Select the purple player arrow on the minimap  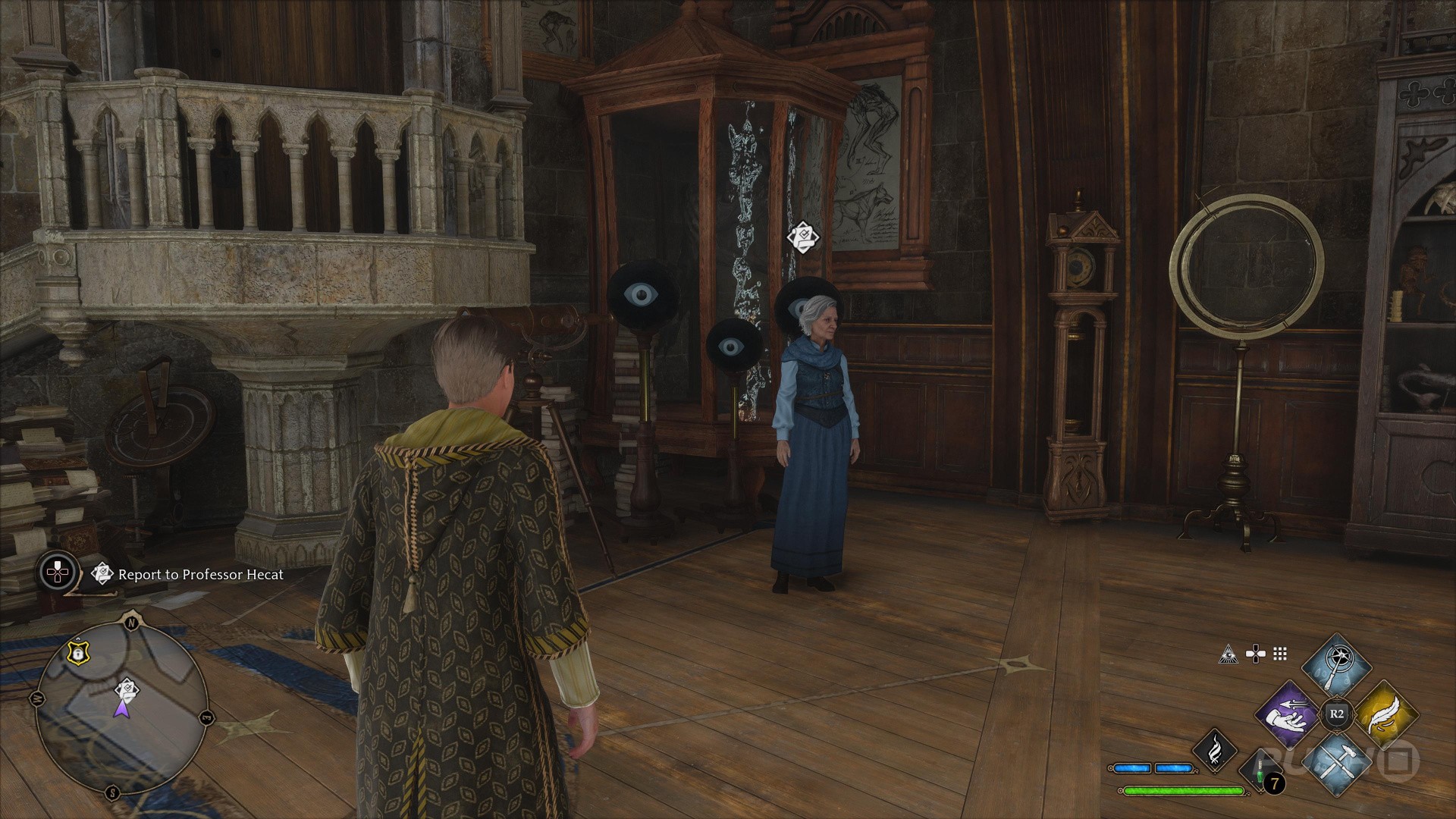click(124, 709)
